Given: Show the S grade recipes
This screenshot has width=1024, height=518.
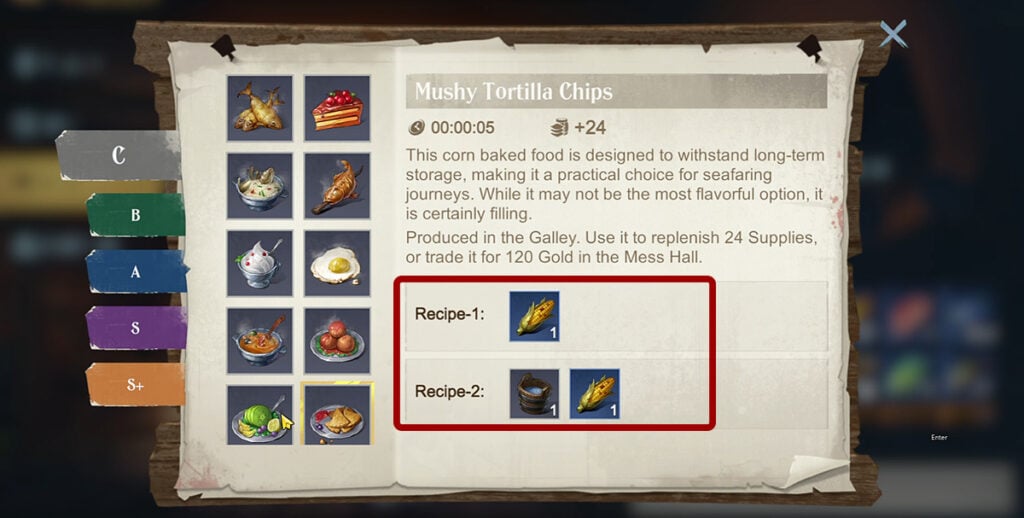Looking at the screenshot, I should click(136, 328).
